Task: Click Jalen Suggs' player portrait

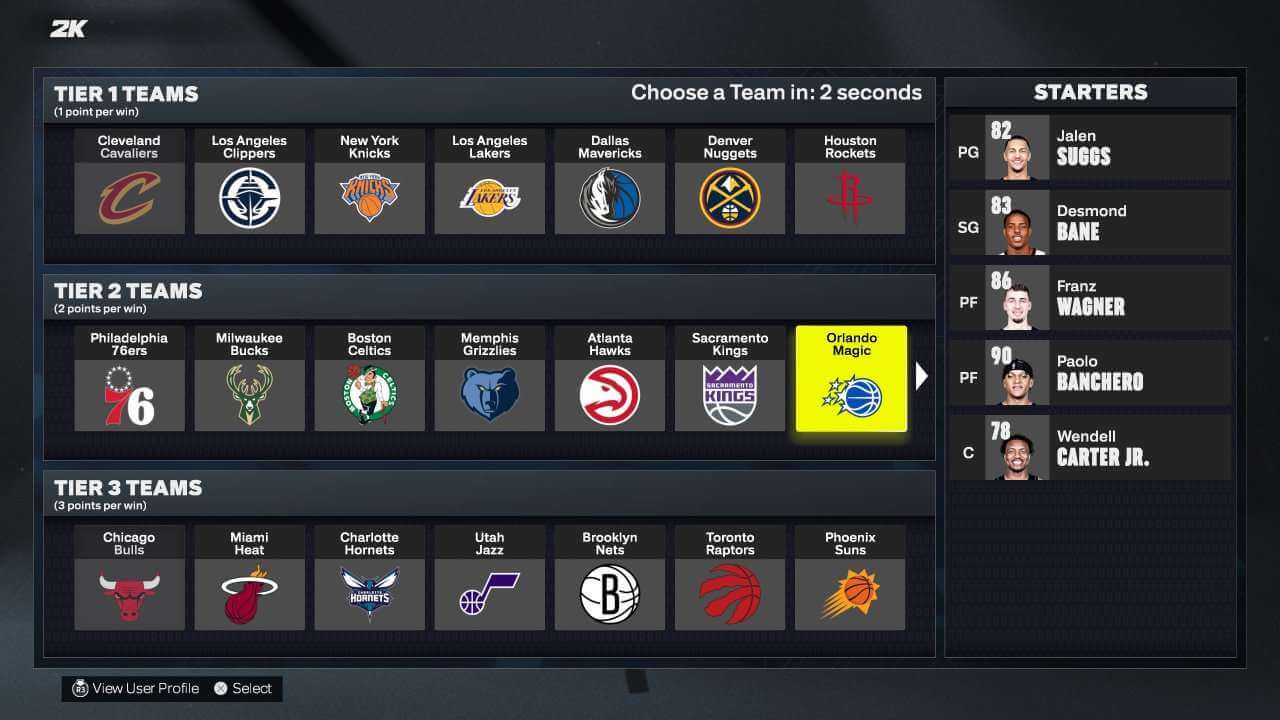Action: [1018, 149]
